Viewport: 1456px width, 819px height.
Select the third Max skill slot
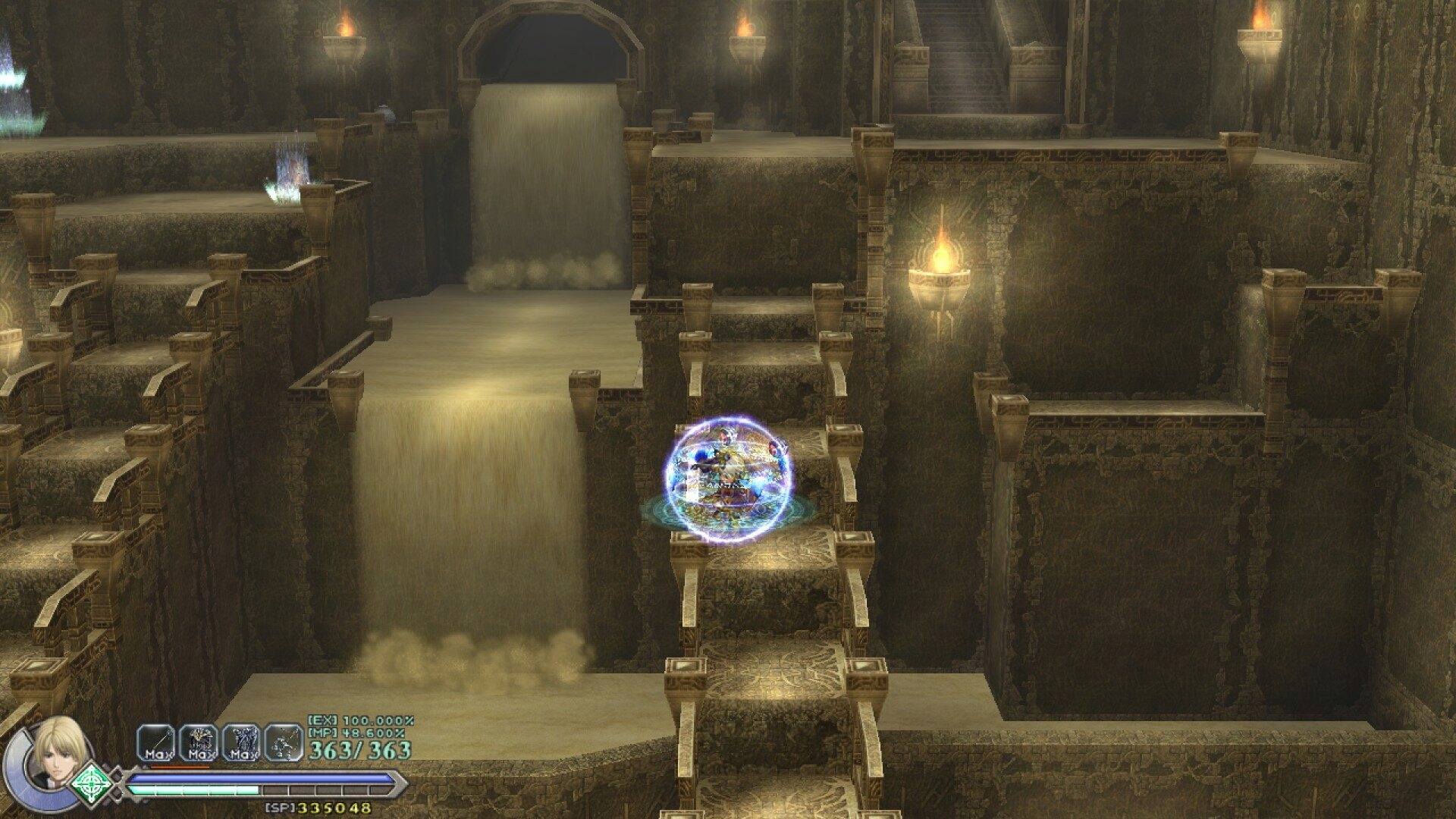click(x=242, y=743)
